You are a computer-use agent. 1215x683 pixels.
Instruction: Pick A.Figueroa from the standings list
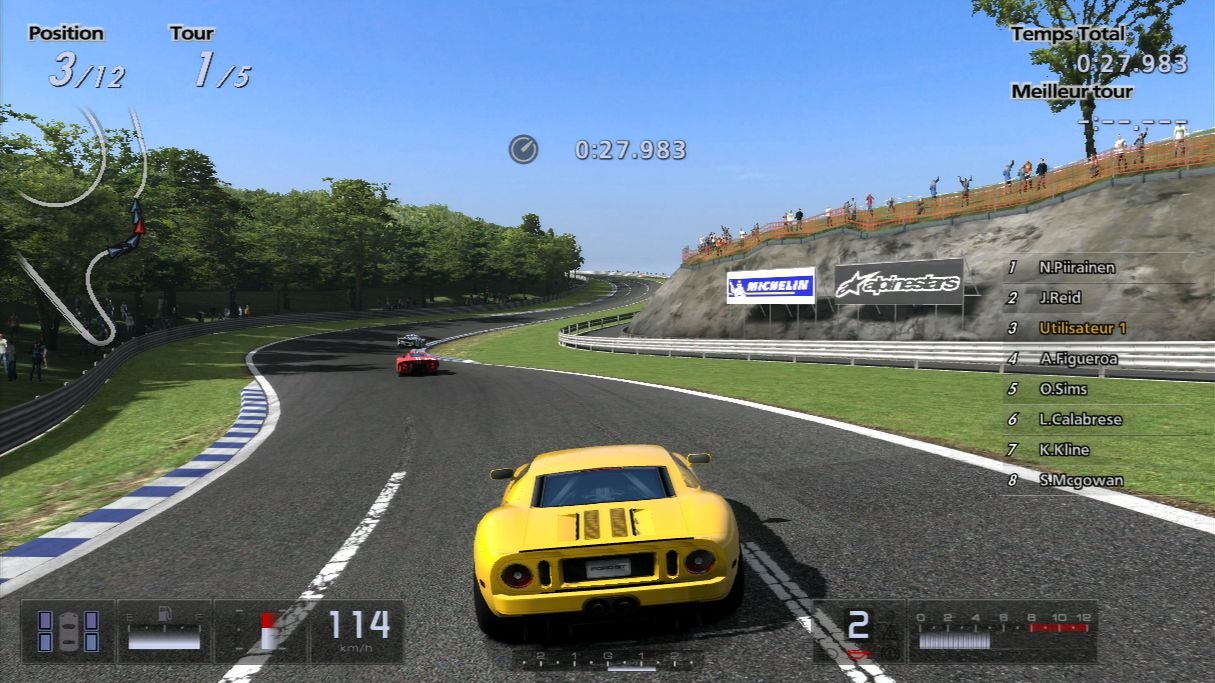pyautogui.click(x=1077, y=358)
